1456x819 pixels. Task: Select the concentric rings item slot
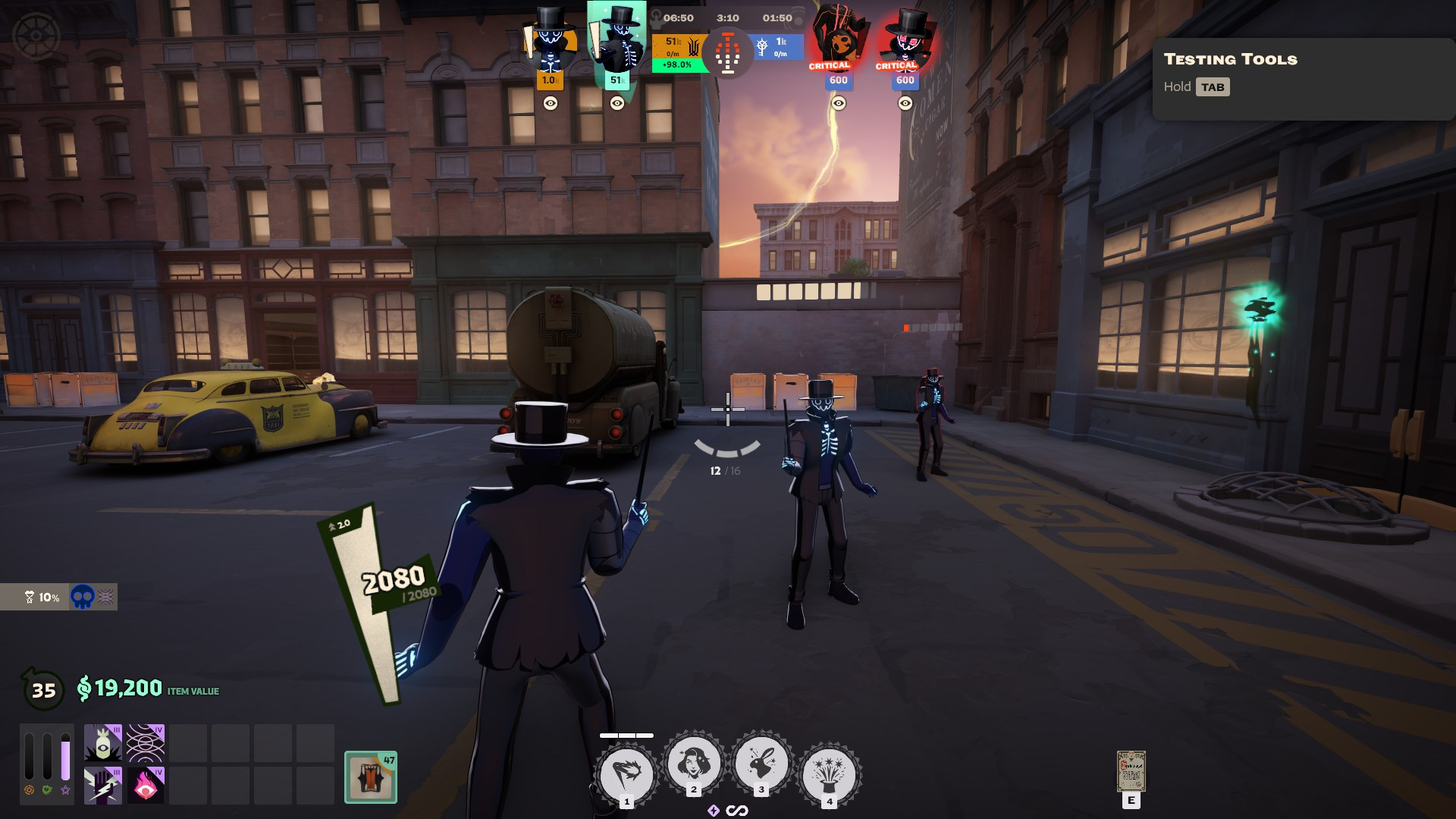[145, 743]
